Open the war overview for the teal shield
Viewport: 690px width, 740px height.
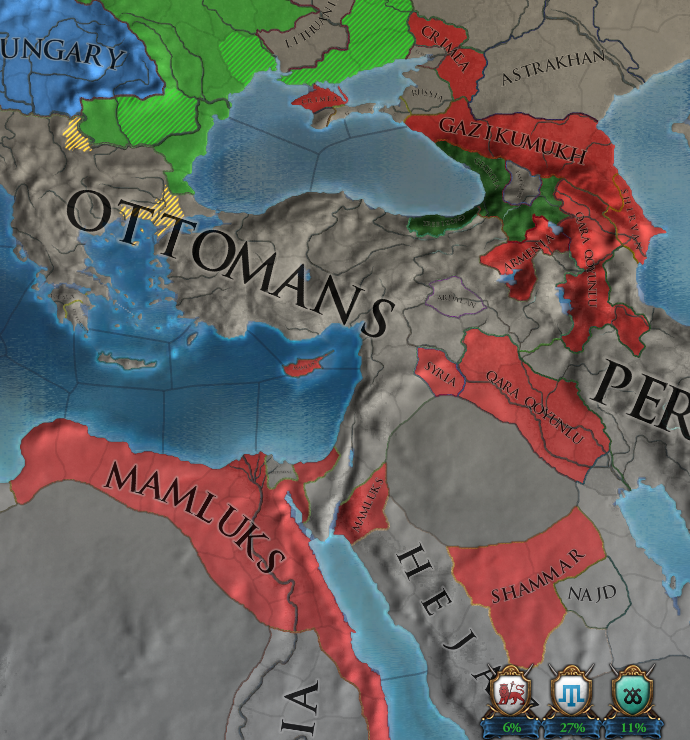coord(631,692)
